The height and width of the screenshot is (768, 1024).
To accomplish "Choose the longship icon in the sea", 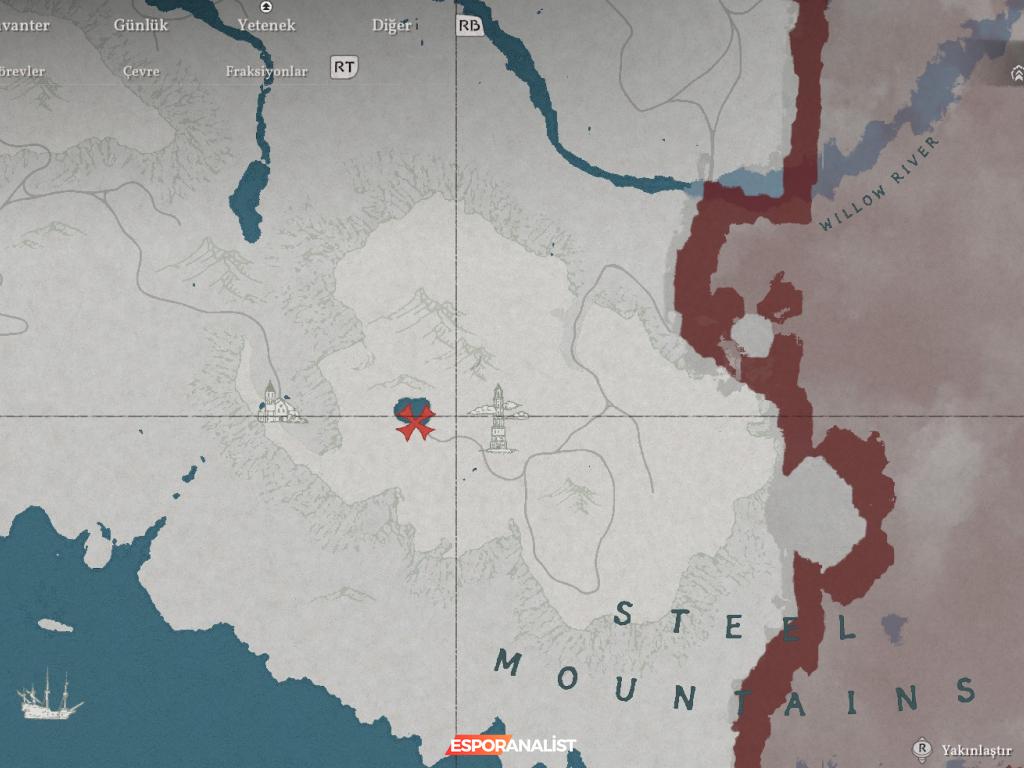I will point(50,695).
